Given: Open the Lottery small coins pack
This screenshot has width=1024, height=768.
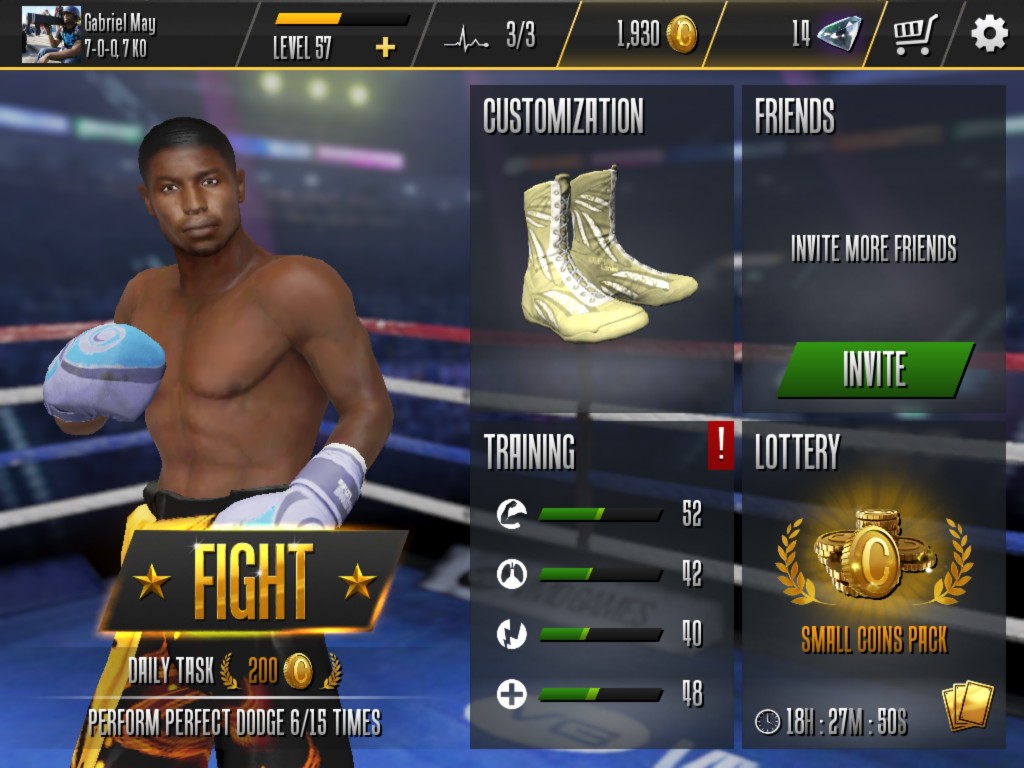Looking at the screenshot, I should (x=873, y=580).
